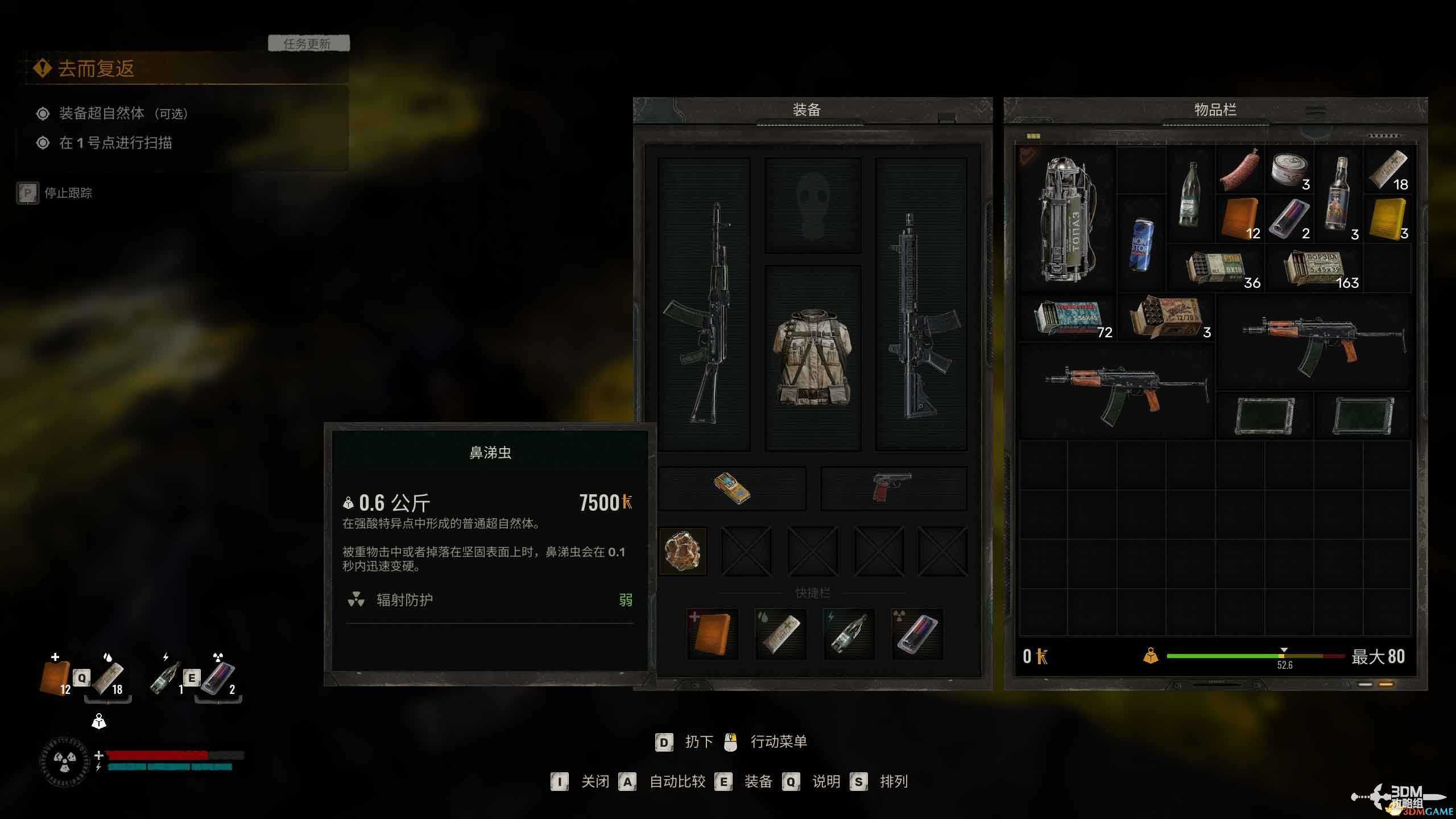Select the sausage in the inventory grid
This screenshot has width=1456, height=819.
point(1240,170)
